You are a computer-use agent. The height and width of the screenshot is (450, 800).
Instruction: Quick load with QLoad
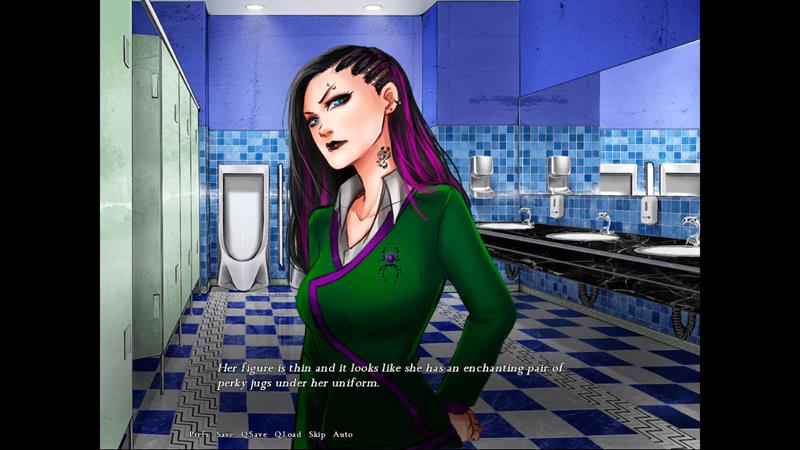pyautogui.click(x=287, y=434)
